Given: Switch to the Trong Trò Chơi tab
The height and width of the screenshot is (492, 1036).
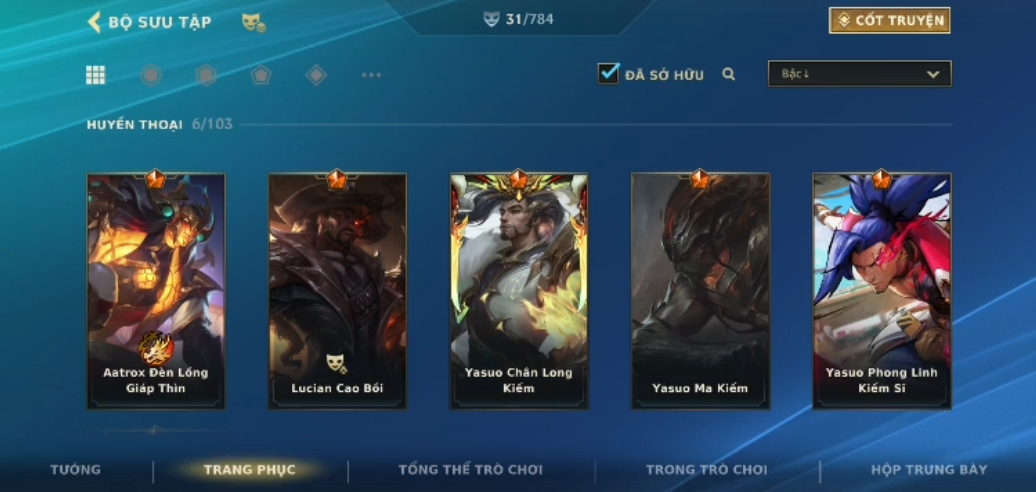Looking at the screenshot, I should 706,470.
